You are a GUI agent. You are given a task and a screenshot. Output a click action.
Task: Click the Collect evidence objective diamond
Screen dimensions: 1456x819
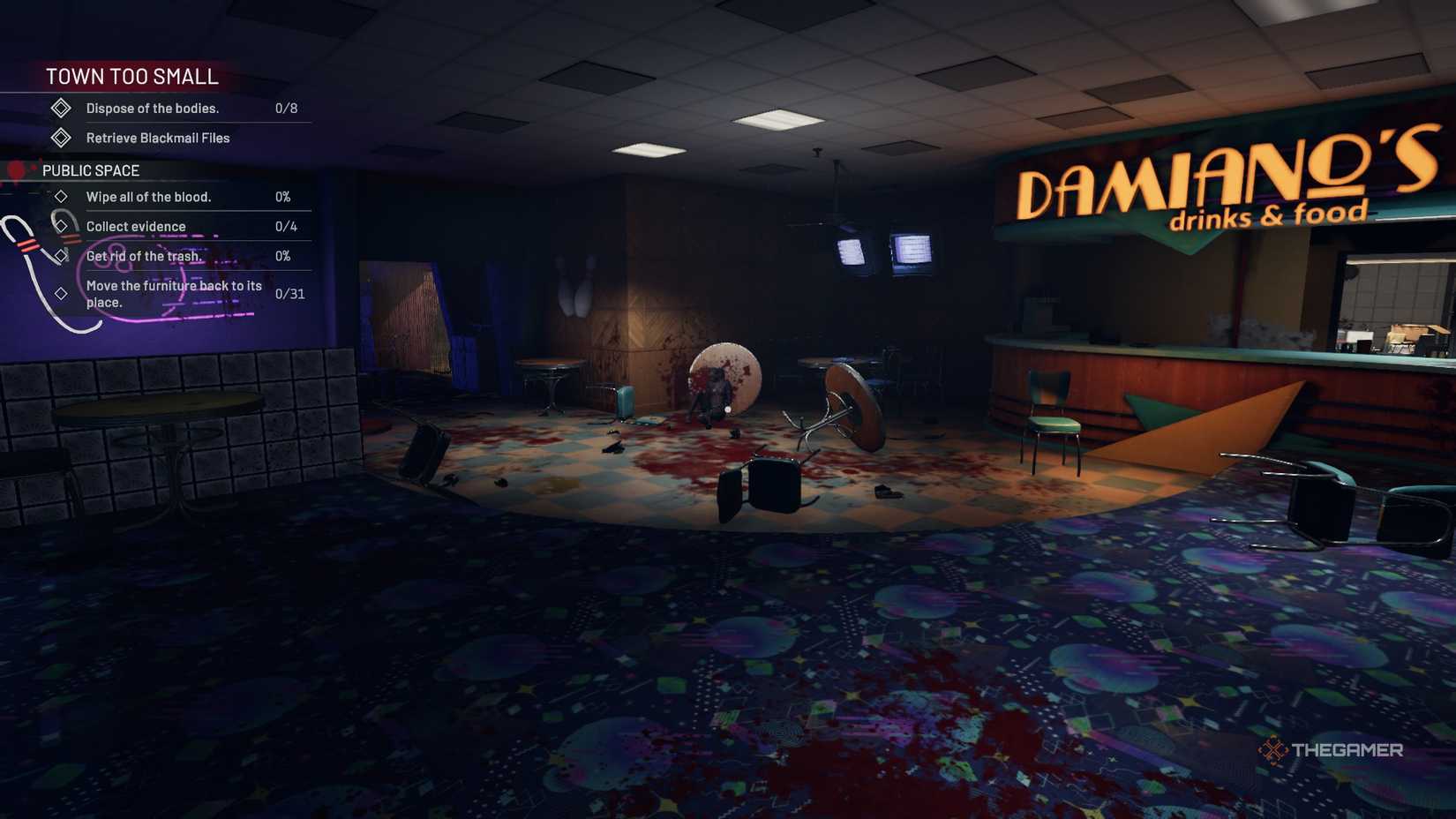click(x=62, y=226)
